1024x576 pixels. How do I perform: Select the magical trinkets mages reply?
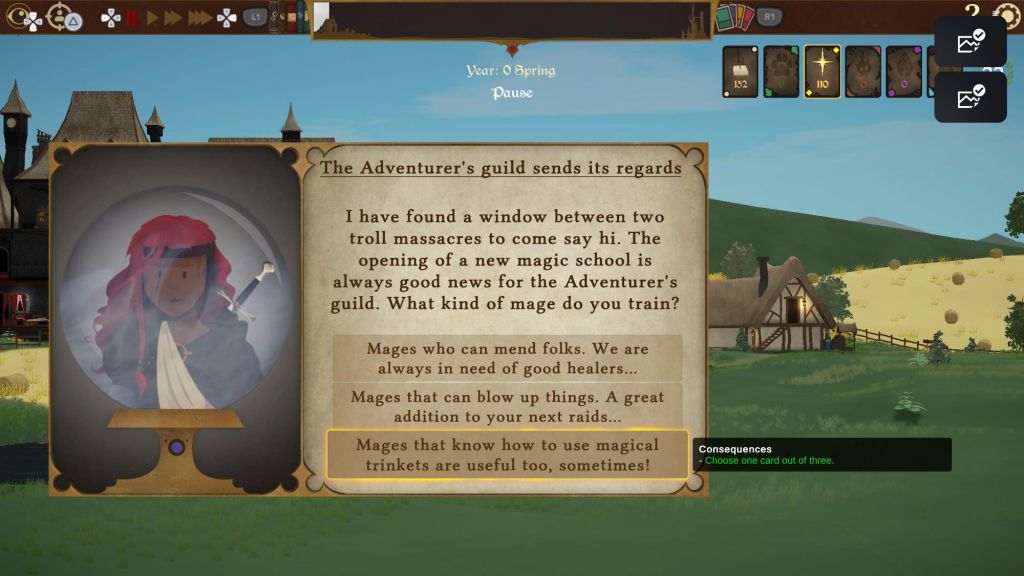coord(507,455)
